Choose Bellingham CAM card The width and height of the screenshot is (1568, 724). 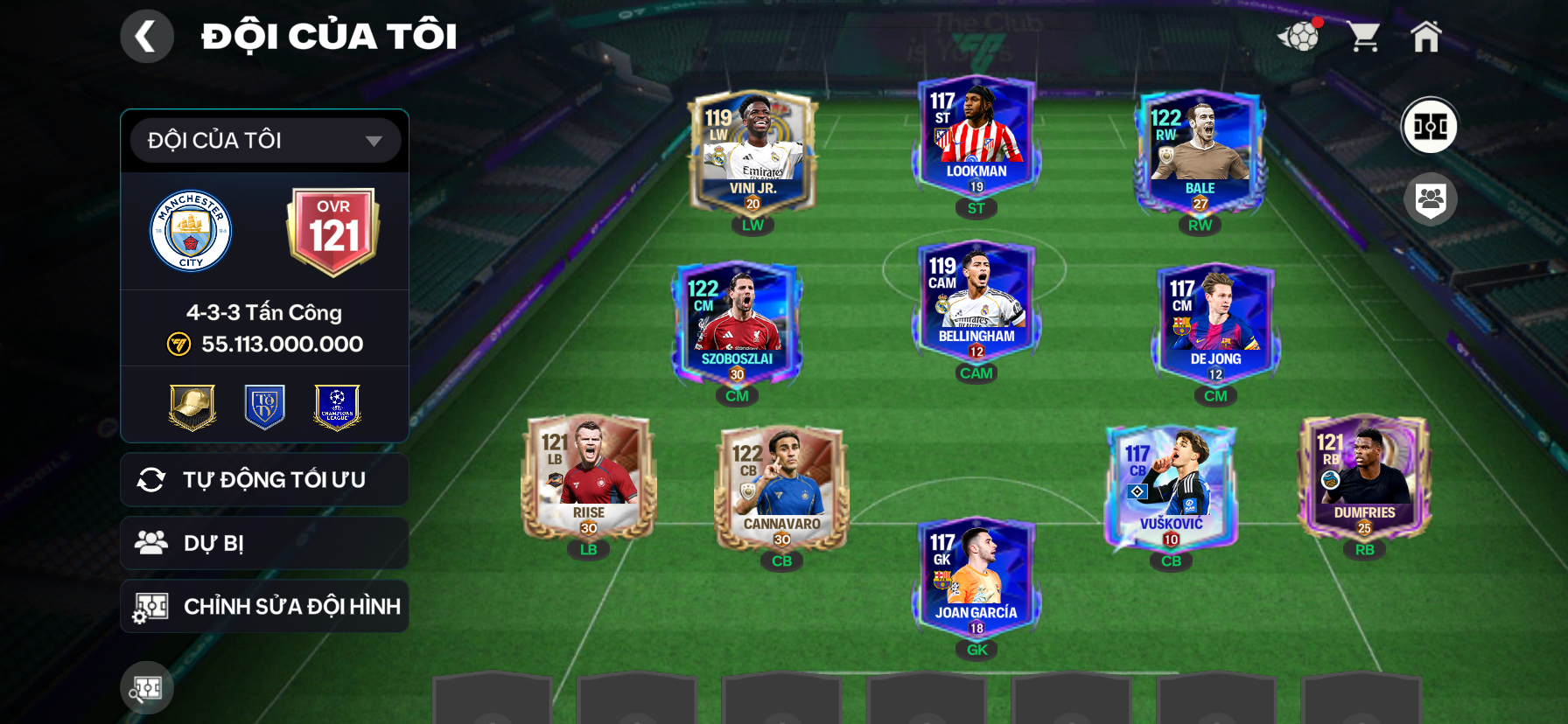point(976,303)
